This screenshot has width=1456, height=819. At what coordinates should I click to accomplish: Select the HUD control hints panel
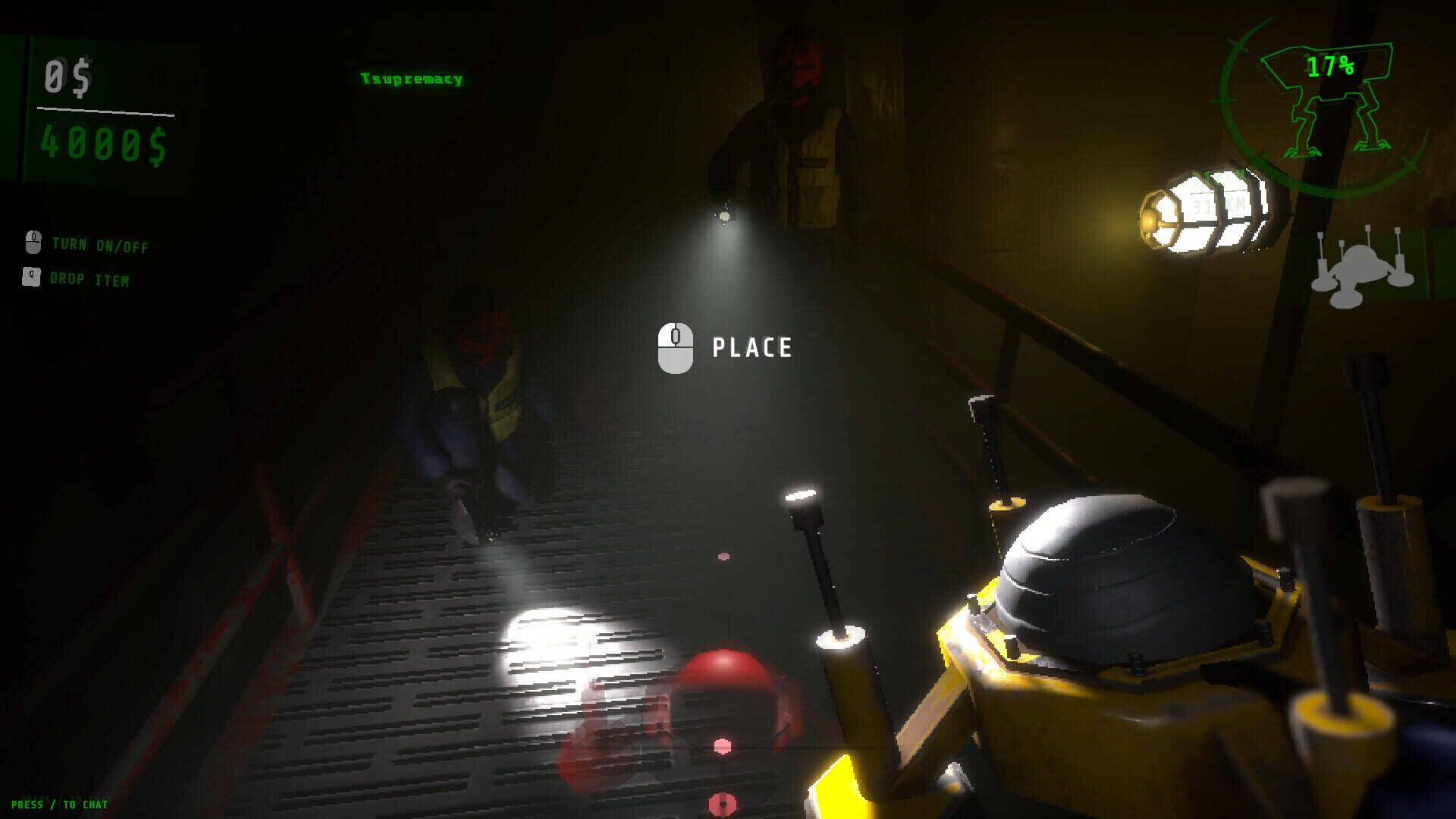pyautogui.click(x=83, y=262)
